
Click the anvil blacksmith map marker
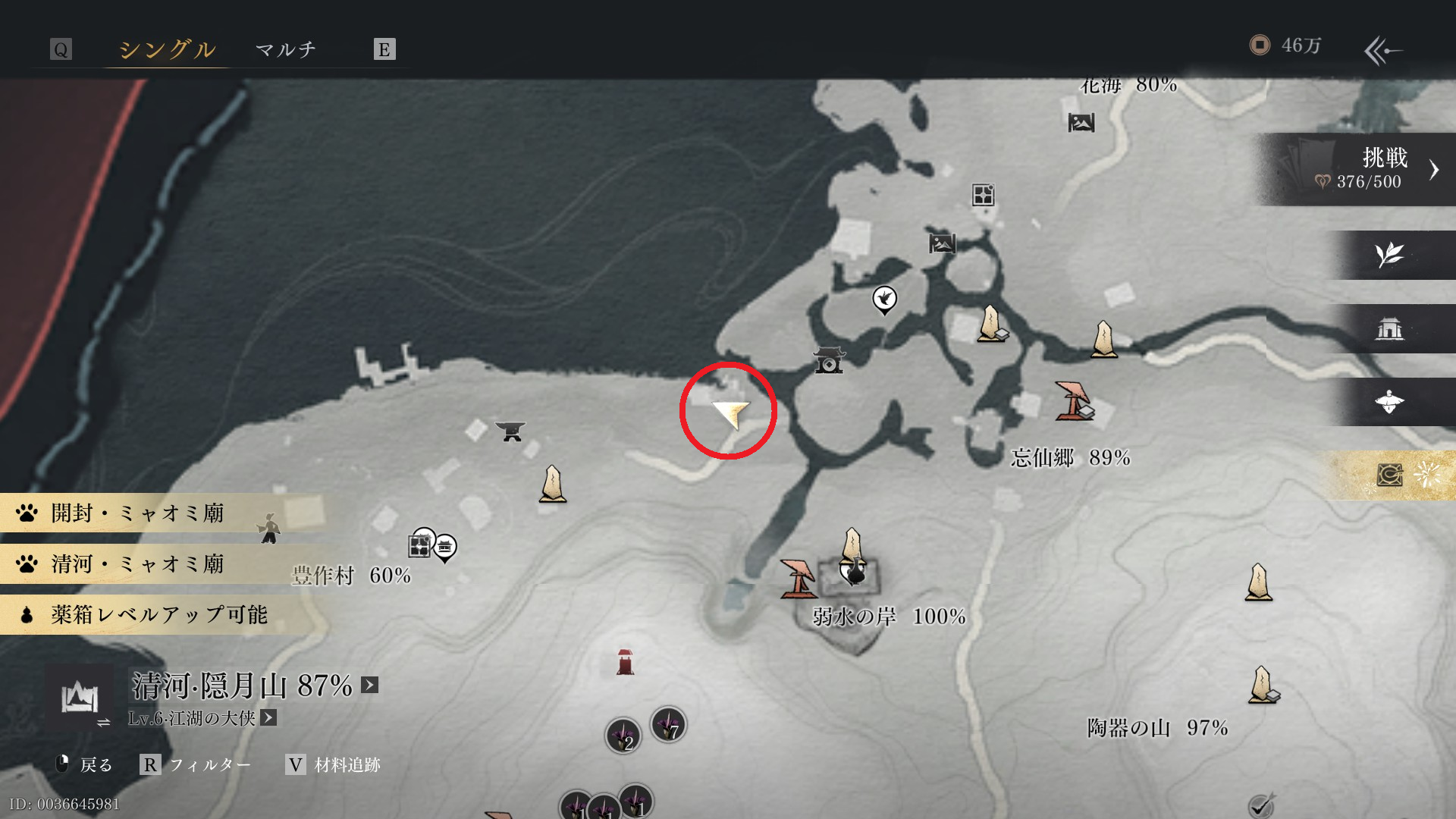(x=510, y=431)
